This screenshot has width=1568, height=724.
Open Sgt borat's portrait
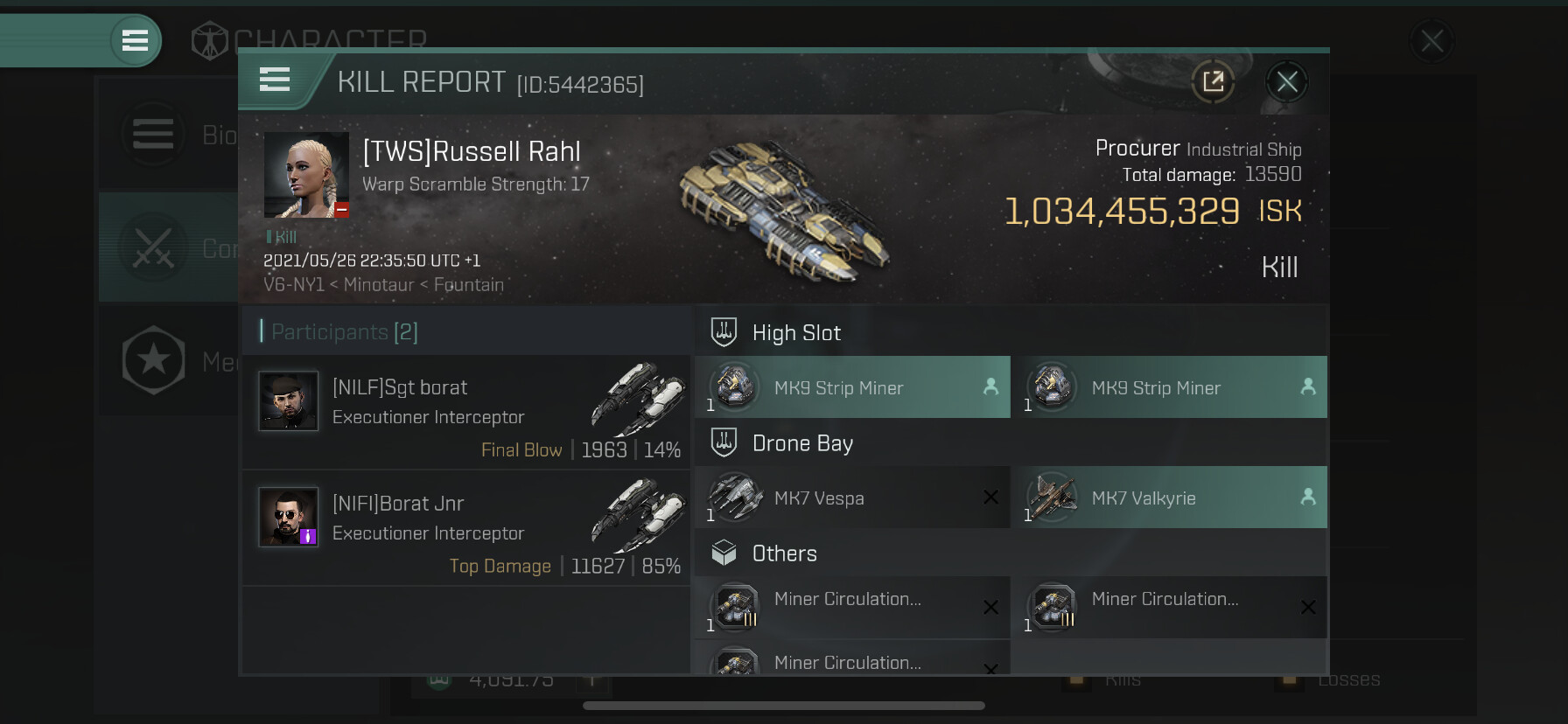click(x=289, y=401)
